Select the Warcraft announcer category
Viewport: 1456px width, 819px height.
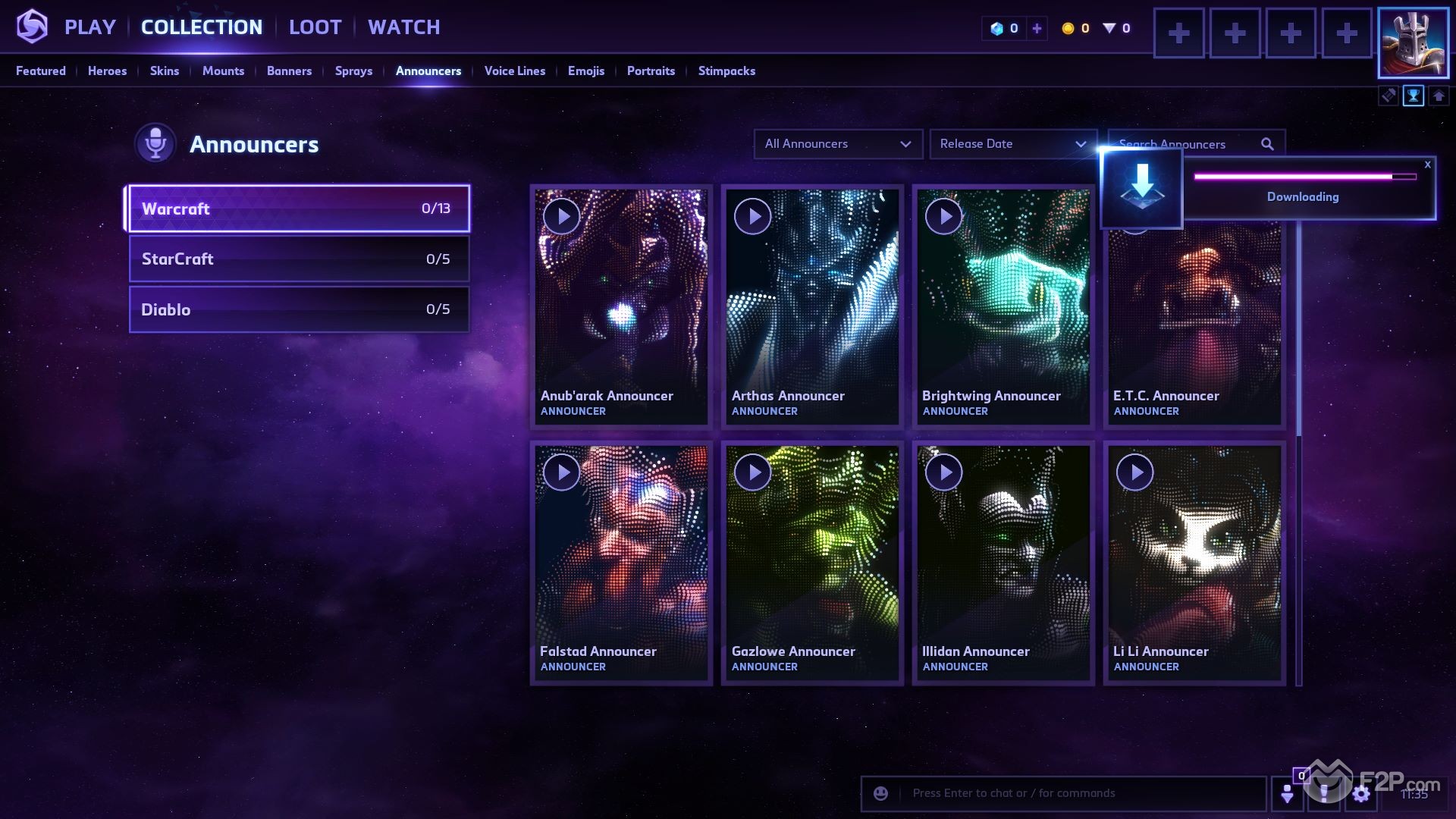coord(299,209)
